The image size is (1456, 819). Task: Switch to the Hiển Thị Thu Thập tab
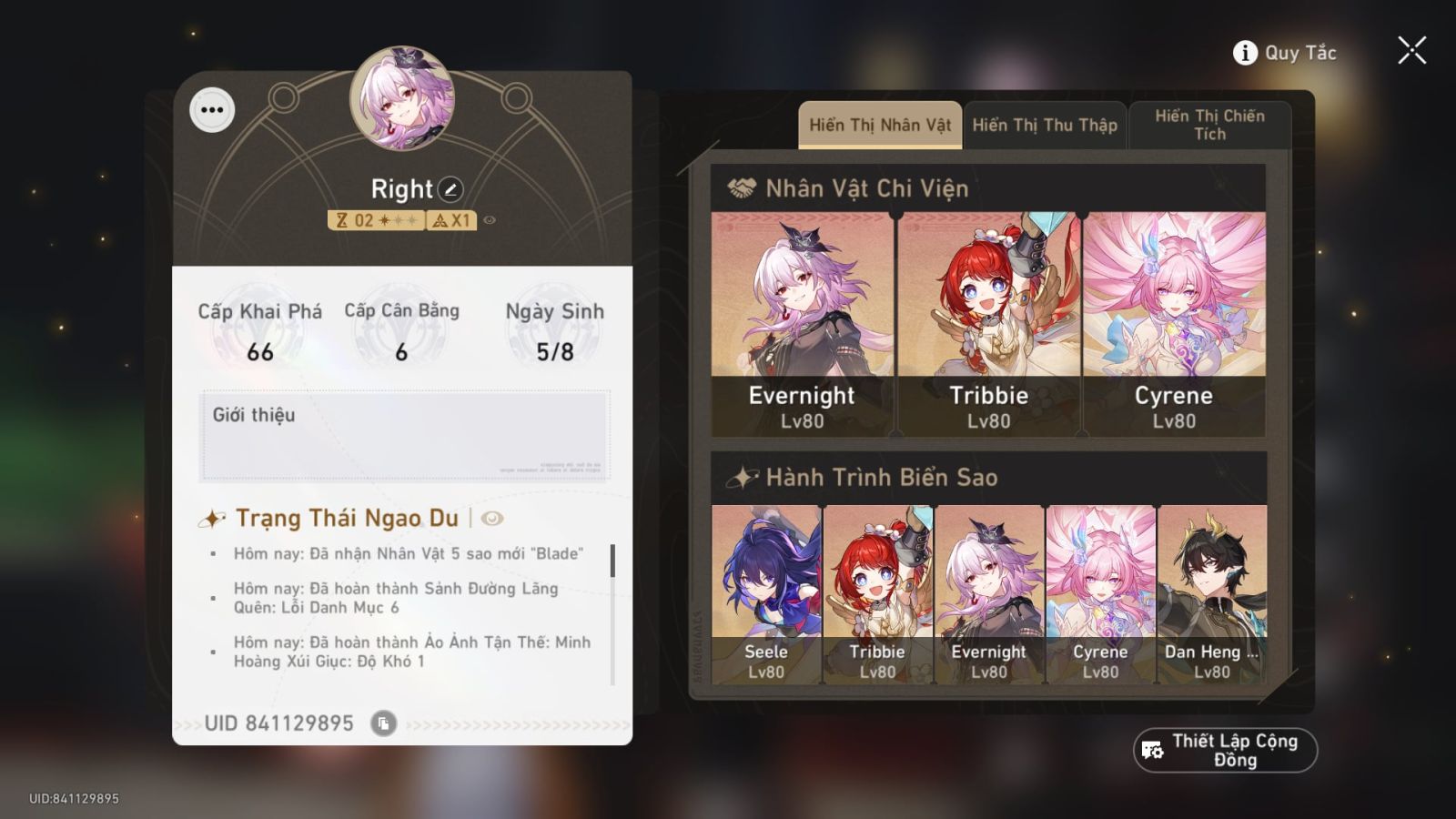1045,125
